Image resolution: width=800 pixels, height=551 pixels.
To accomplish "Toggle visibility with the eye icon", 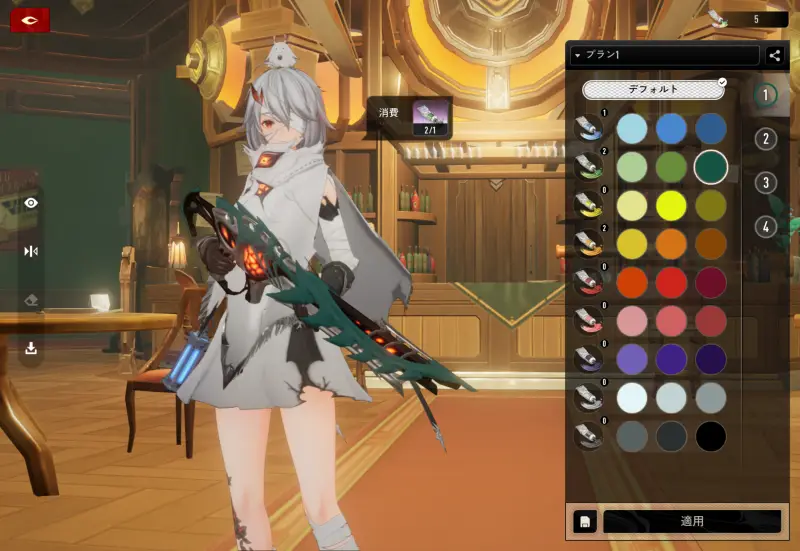I will click(31, 203).
